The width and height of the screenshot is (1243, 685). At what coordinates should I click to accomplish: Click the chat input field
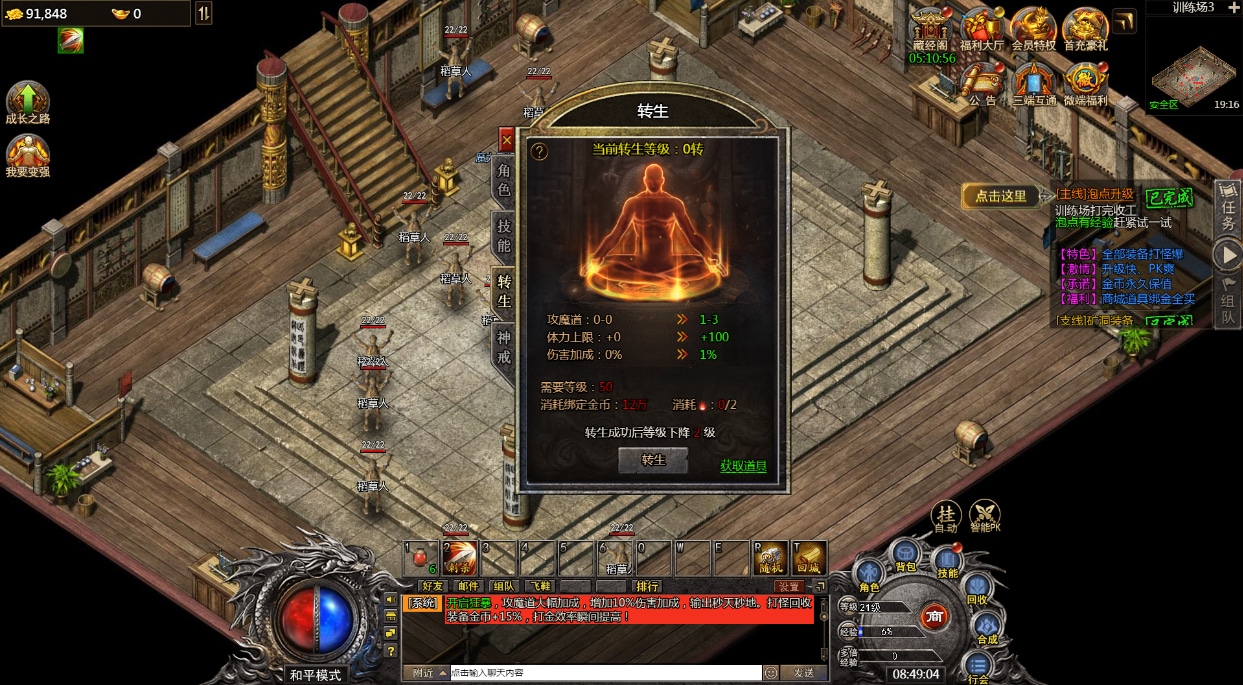(605, 673)
